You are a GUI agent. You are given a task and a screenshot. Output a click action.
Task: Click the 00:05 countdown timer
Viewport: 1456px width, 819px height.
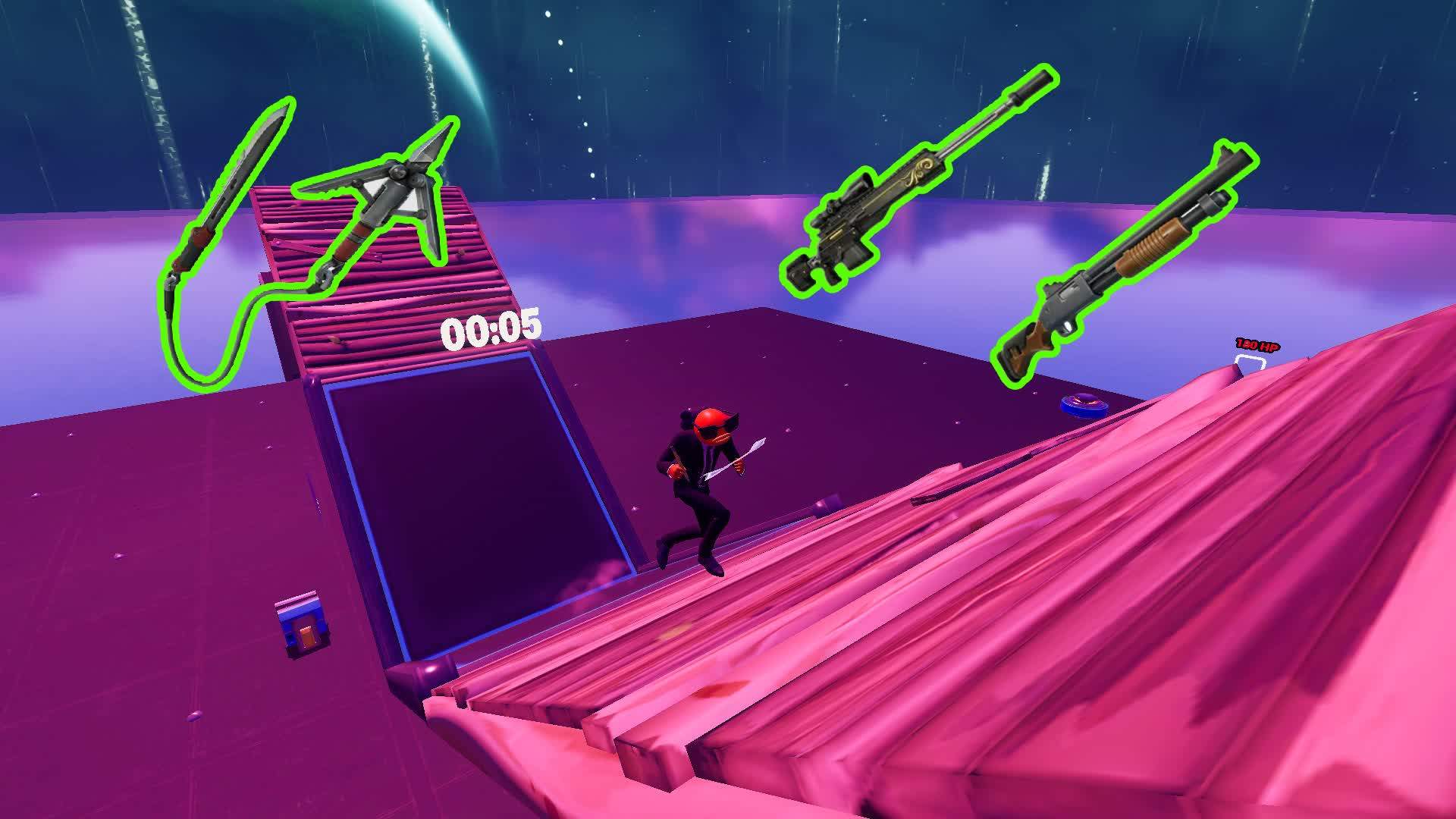click(x=490, y=328)
